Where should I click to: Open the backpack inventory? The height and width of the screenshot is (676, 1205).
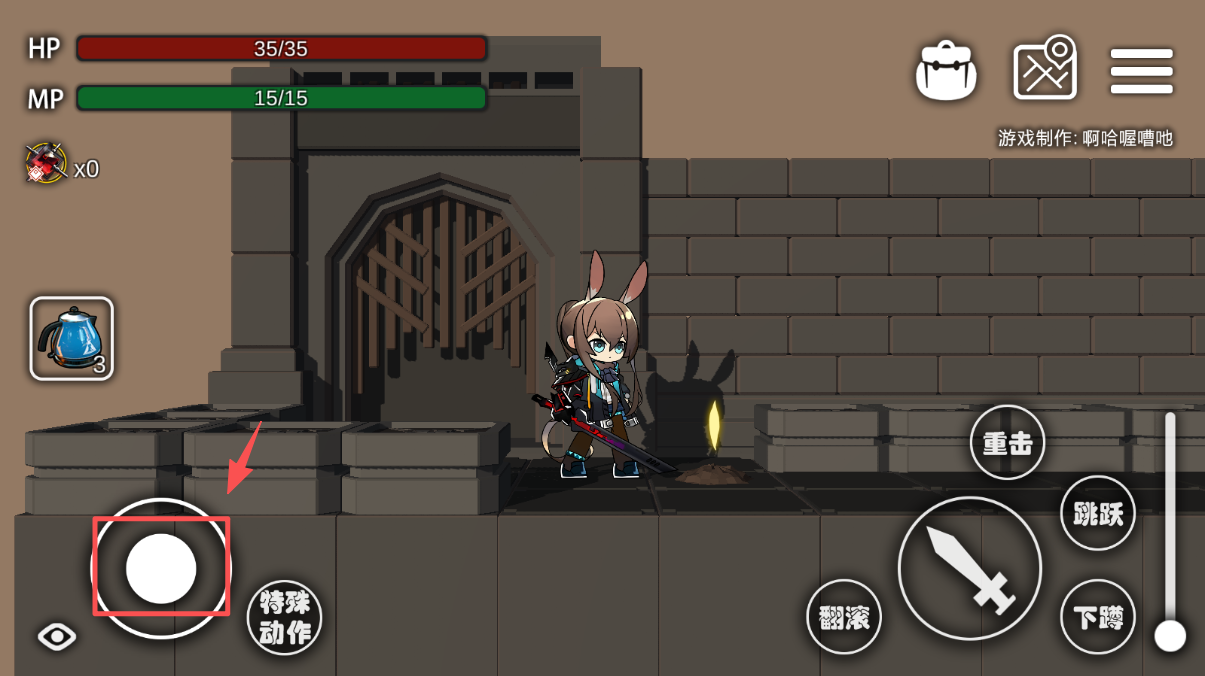point(946,71)
